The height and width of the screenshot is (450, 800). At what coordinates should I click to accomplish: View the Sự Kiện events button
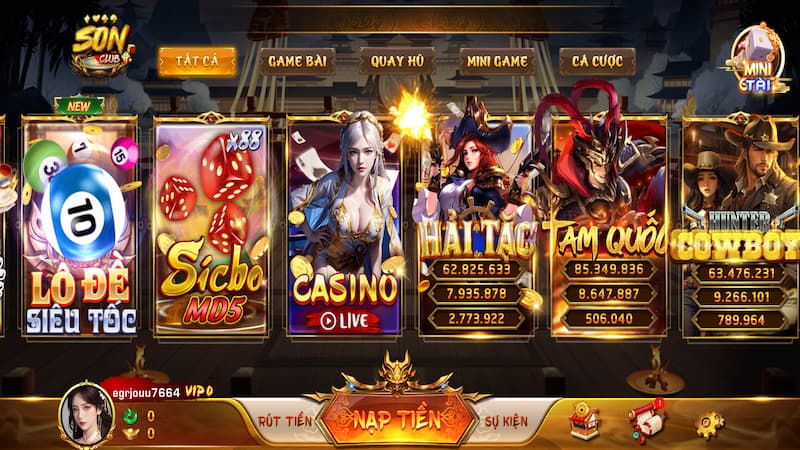pos(505,420)
